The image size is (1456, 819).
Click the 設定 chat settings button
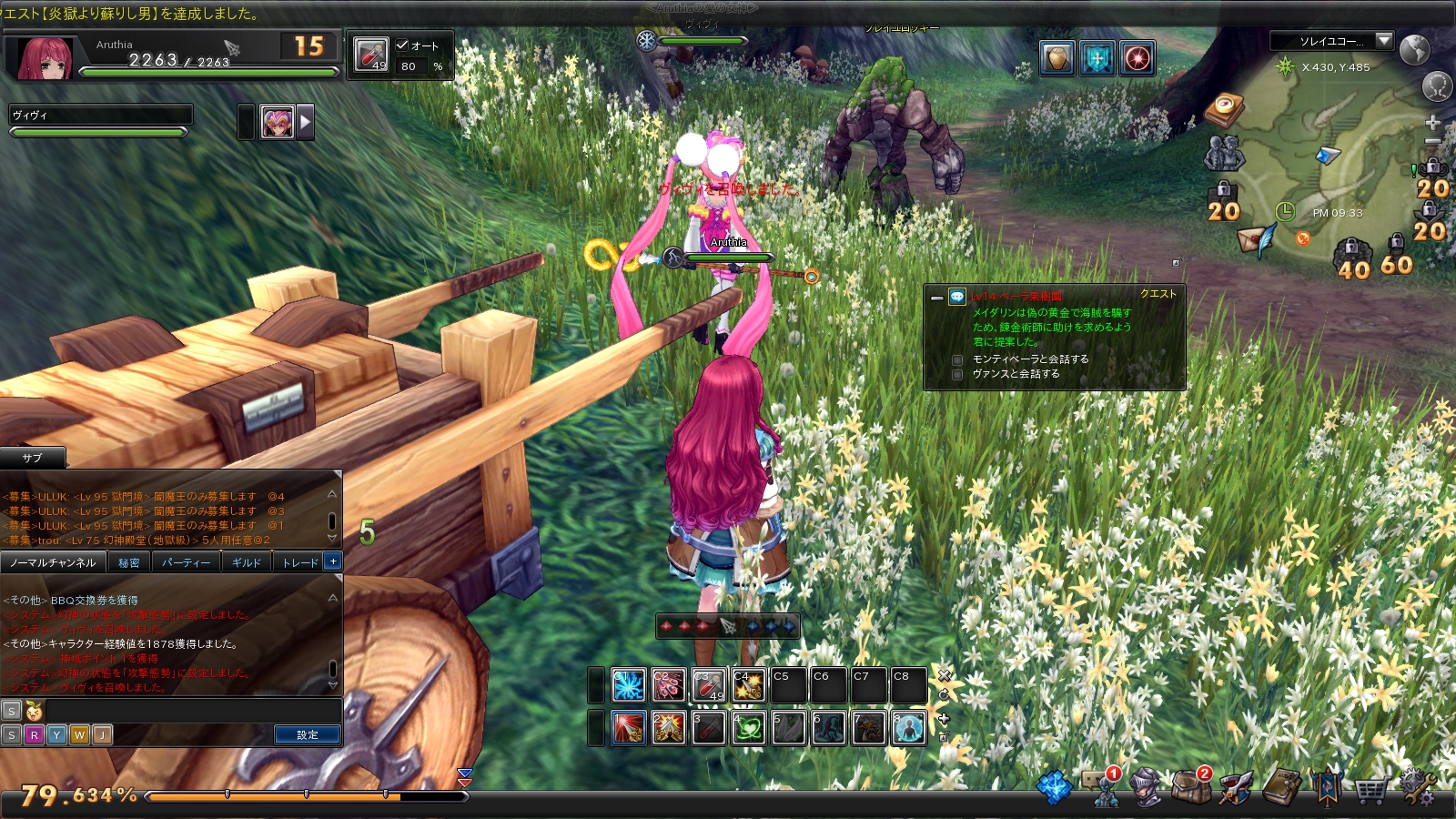(x=308, y=734)
